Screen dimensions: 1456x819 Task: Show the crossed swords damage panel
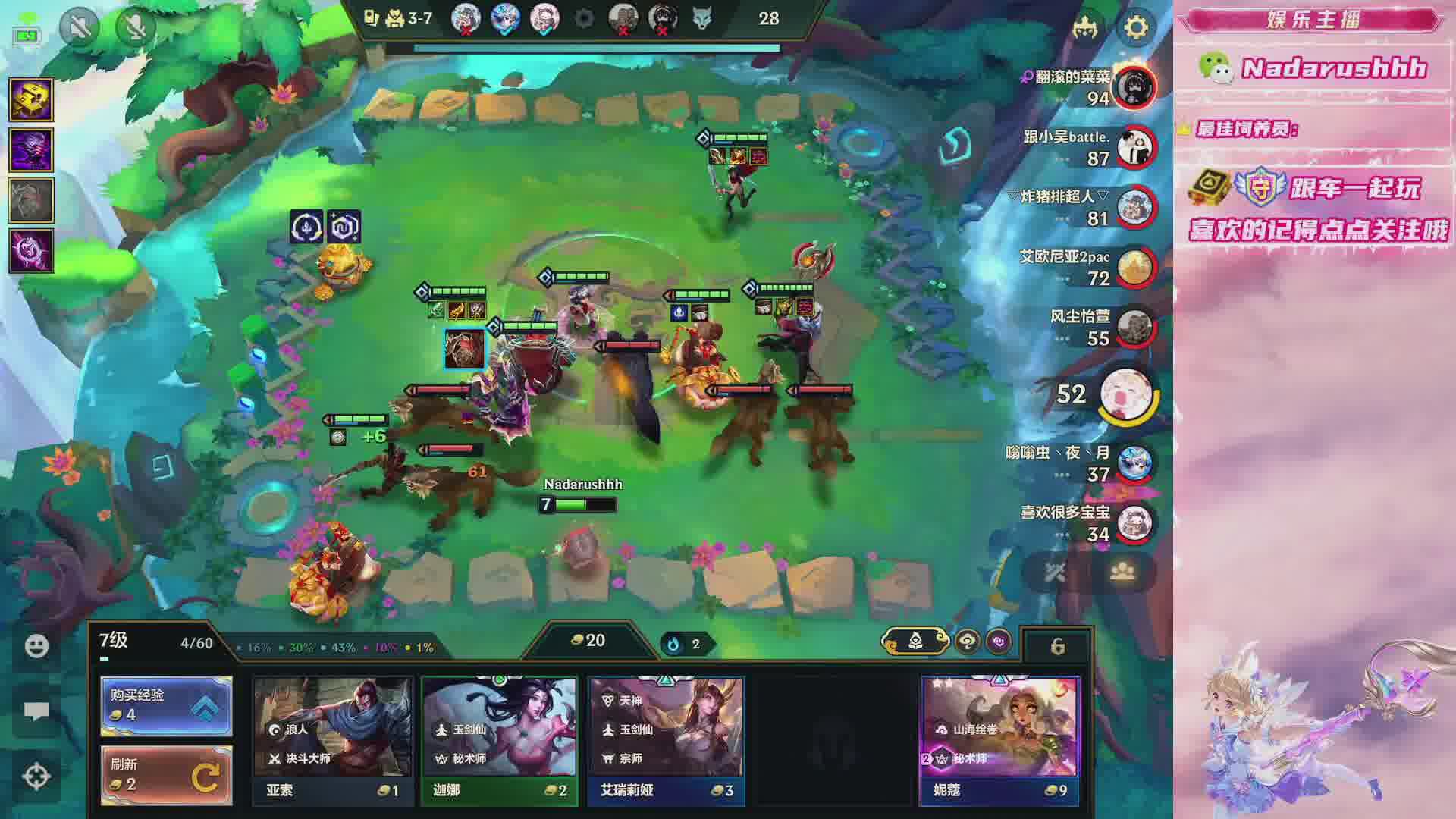[1056, 573]
